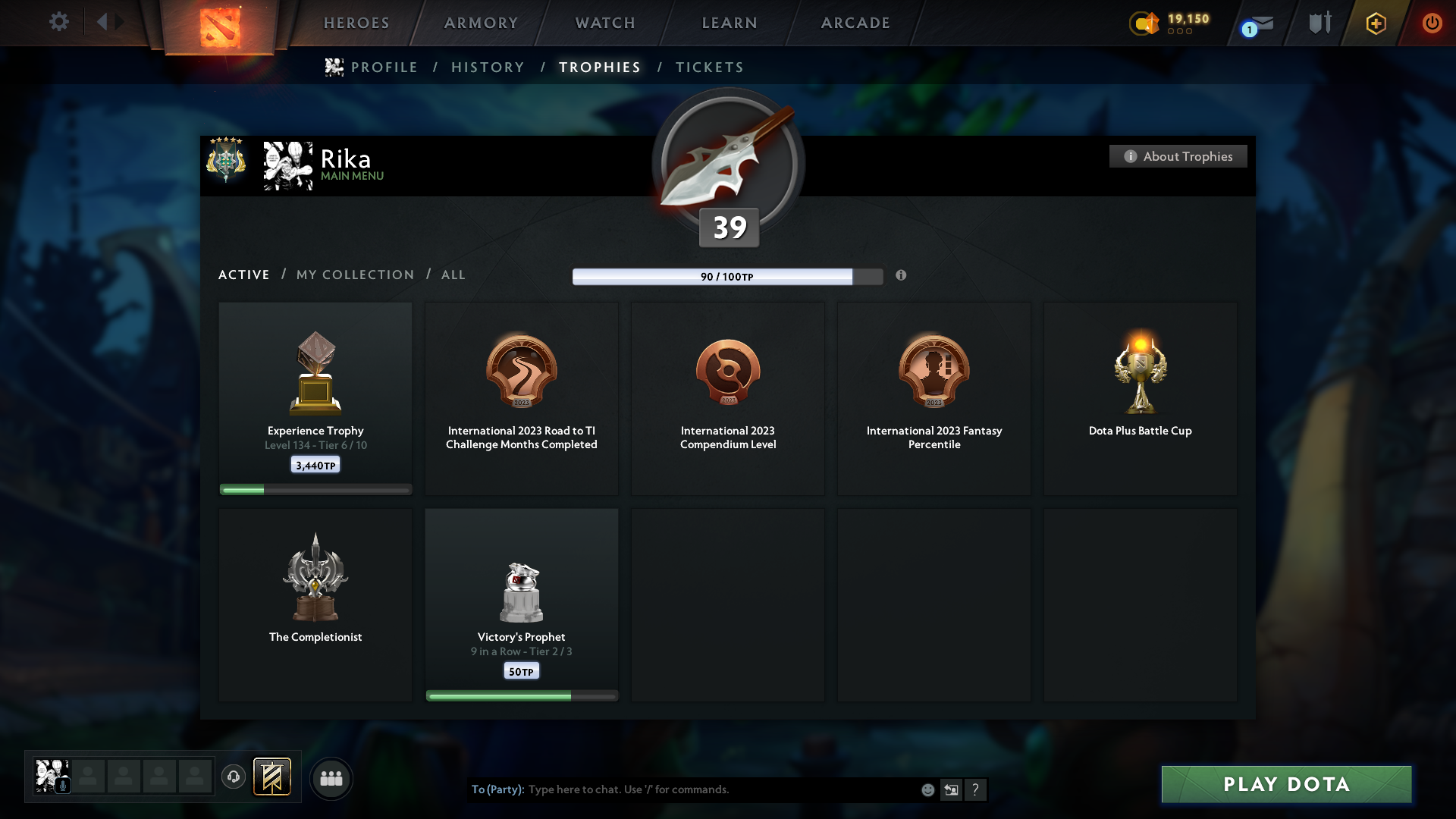Click the power button to exit Dota
The height and width of the screenshot is (819, 1456).
click(x=1432, y=23)
